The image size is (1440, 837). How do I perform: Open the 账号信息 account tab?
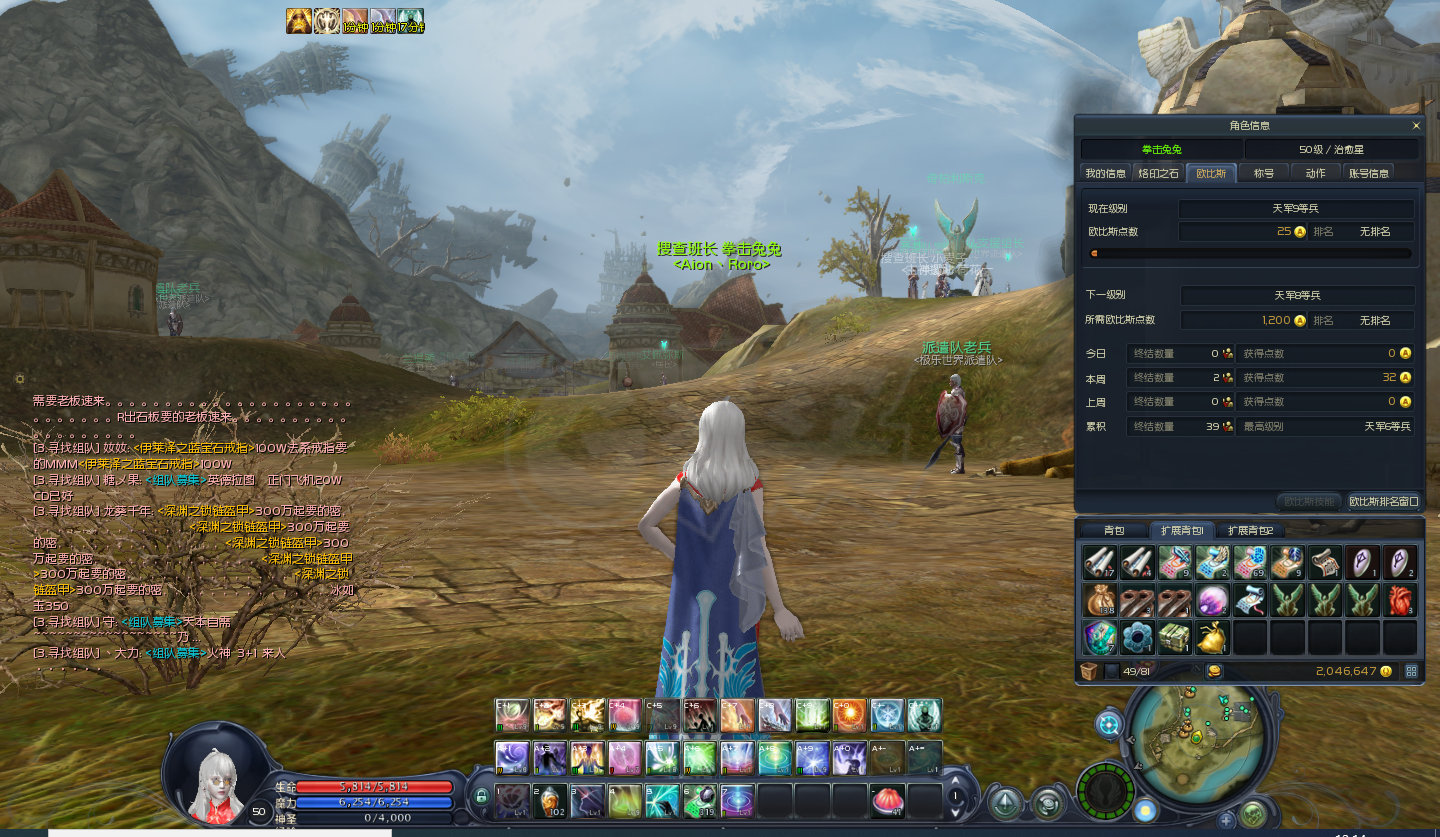tap(1369, 173)
